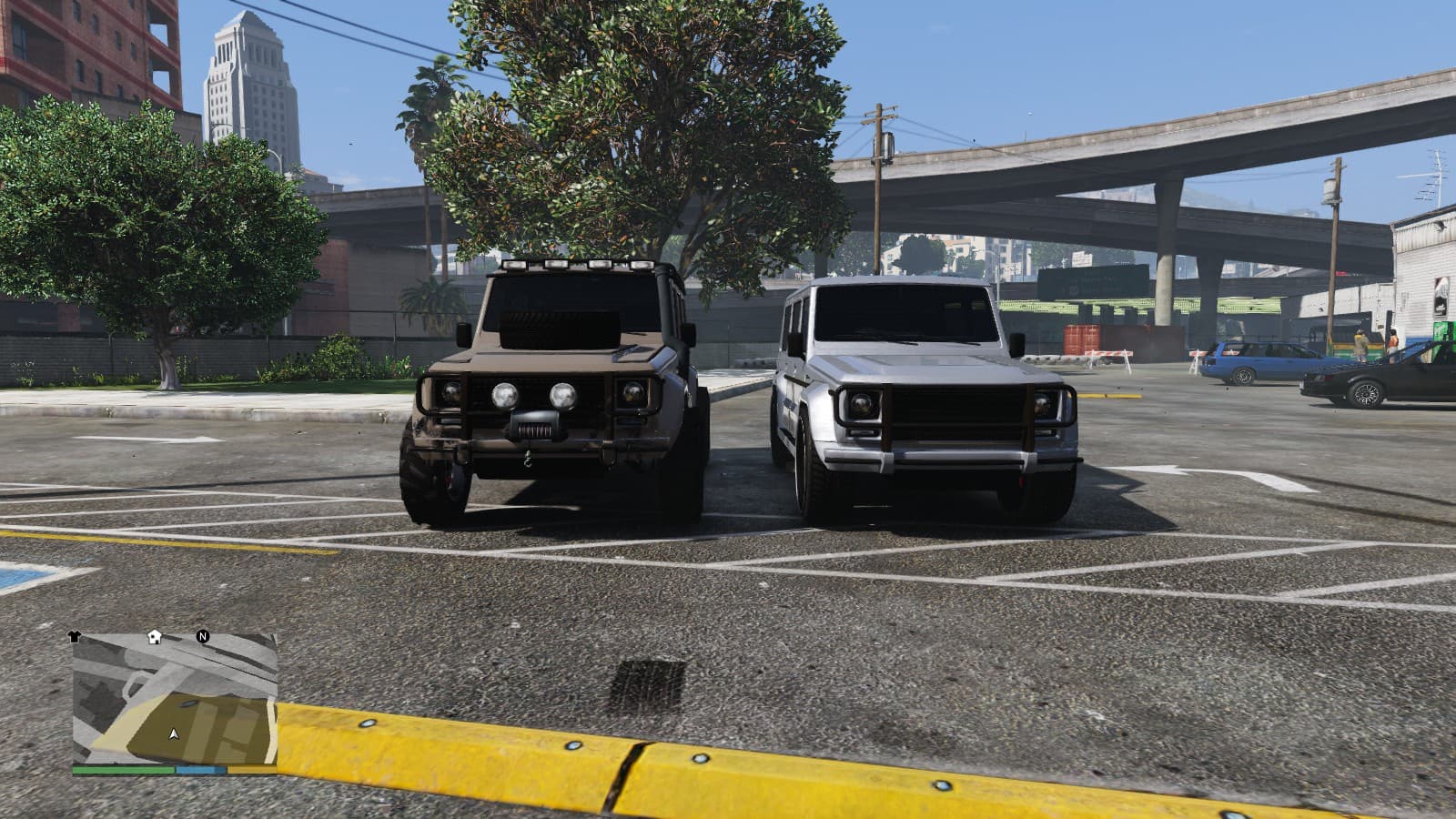Click the t-shirt clothing store icon on minimap
The height and width of the screenshot is (819, 1456).
75,635
